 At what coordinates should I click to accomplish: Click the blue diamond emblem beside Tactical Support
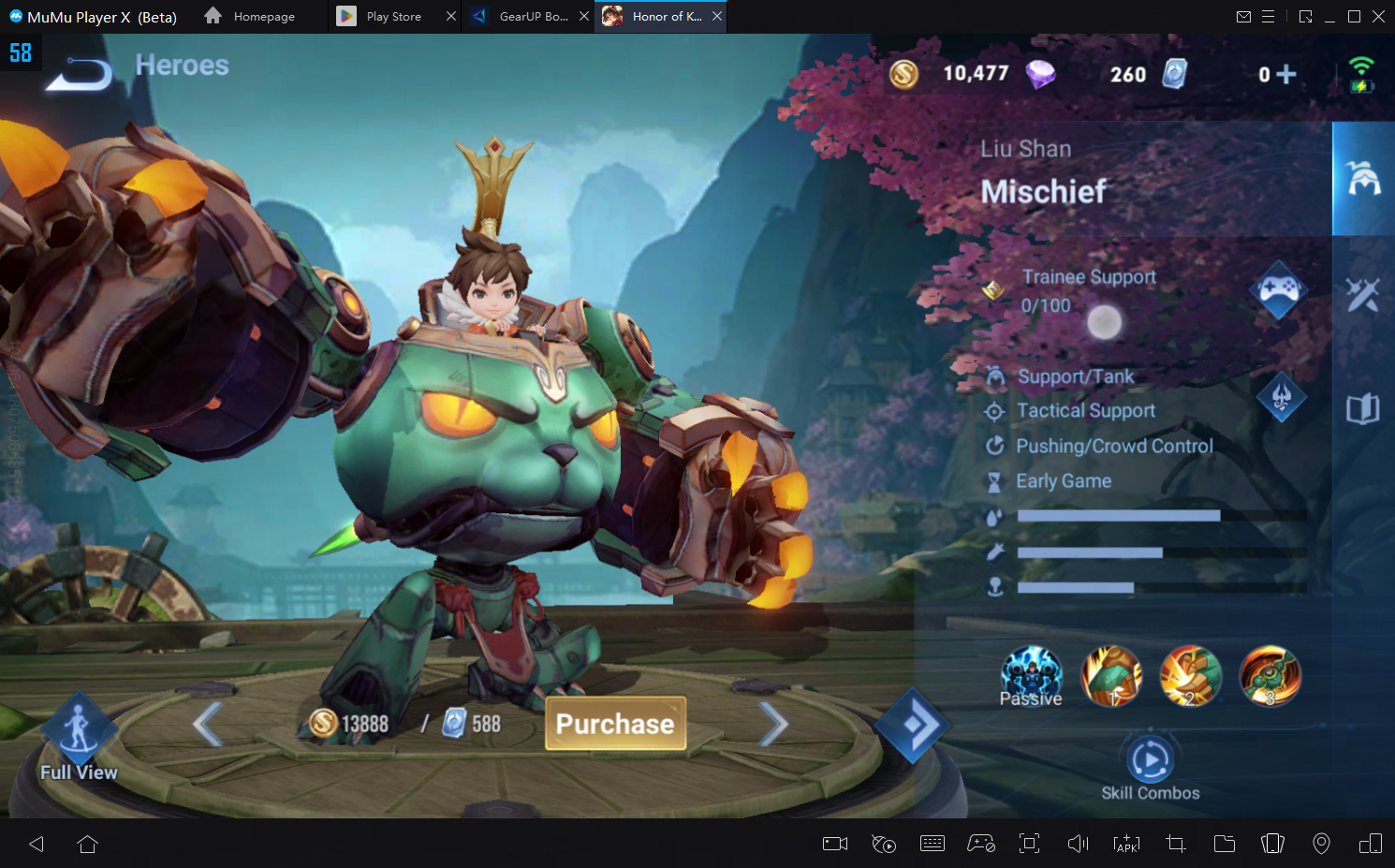tap(1281, 397)
